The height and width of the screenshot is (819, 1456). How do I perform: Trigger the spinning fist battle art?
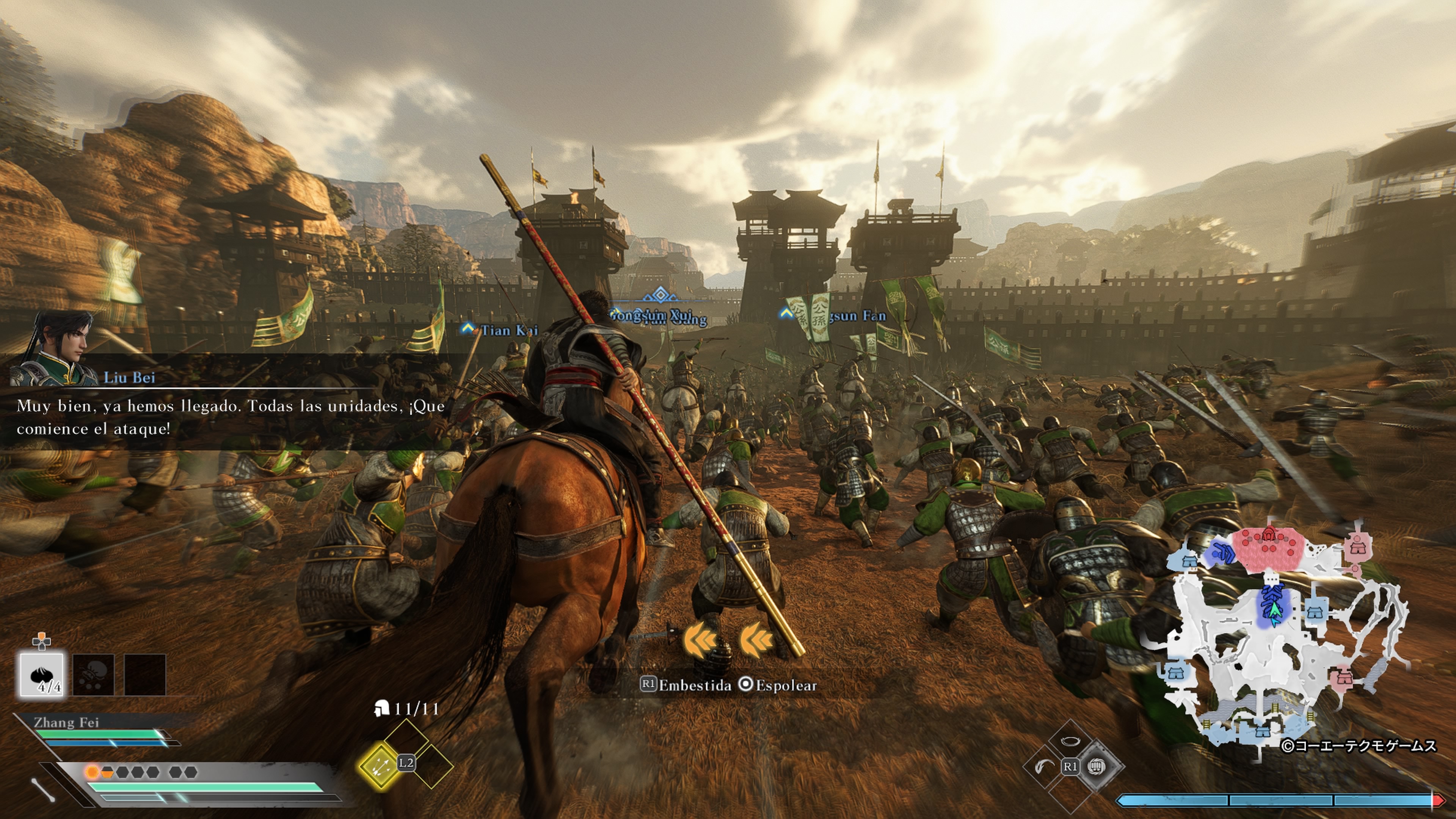[x=1097, y=766]
